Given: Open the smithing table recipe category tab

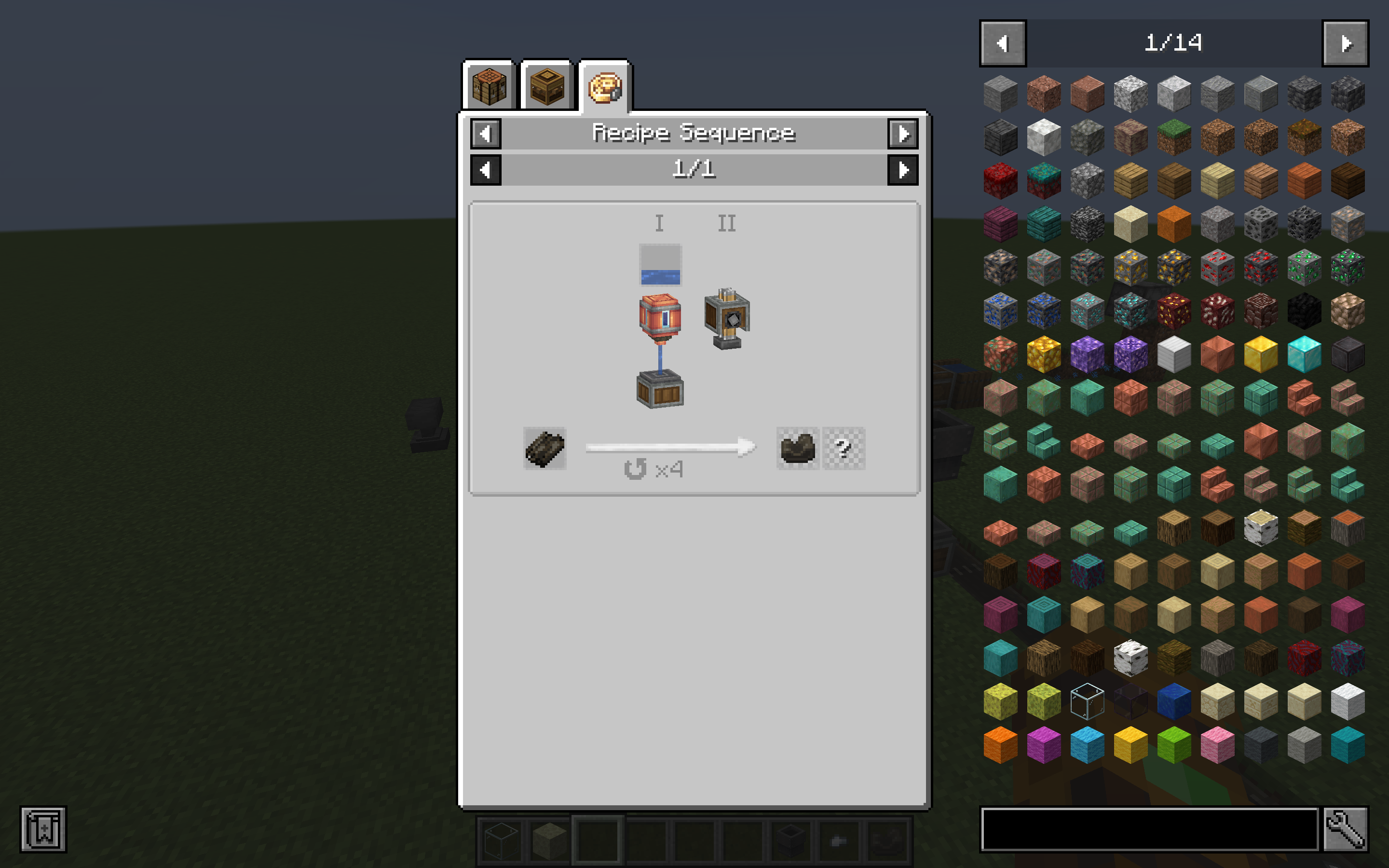Looking at the screenshot, I should 546,88.
